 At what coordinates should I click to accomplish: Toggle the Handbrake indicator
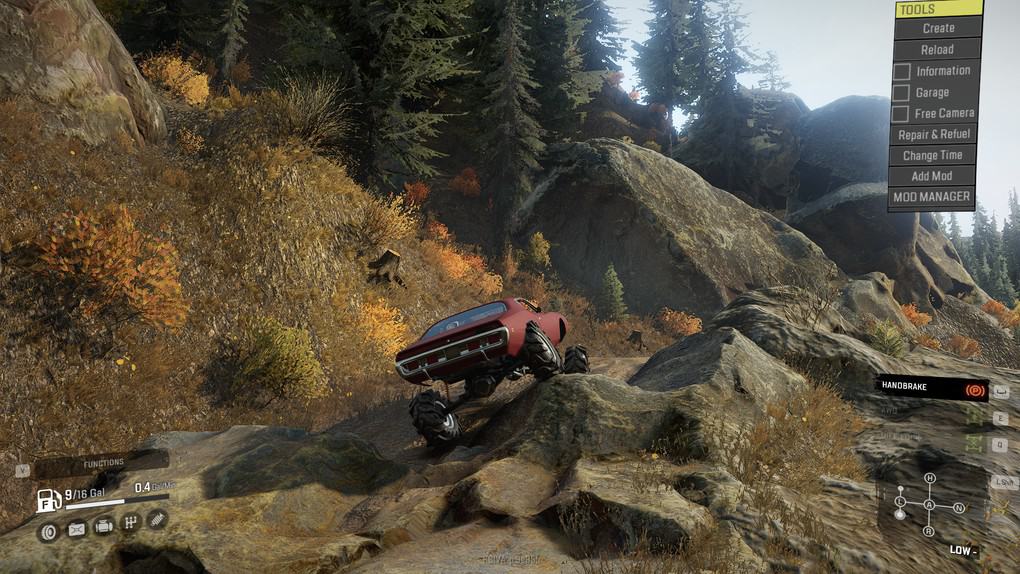tap(931, 387)
